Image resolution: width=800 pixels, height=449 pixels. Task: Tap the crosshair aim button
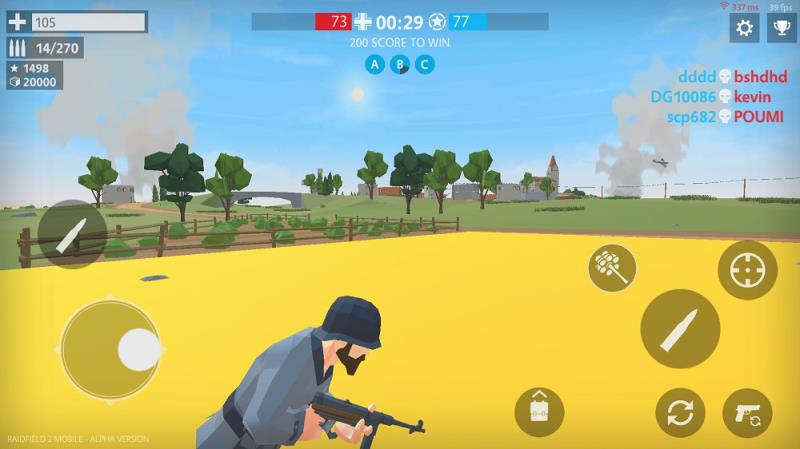[x=747, y=270]
